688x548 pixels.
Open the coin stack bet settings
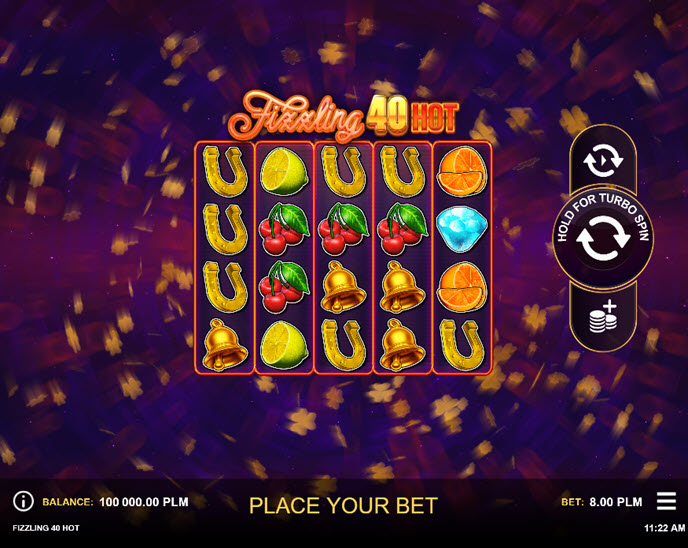pyautogui.click(x=602, y=317)
